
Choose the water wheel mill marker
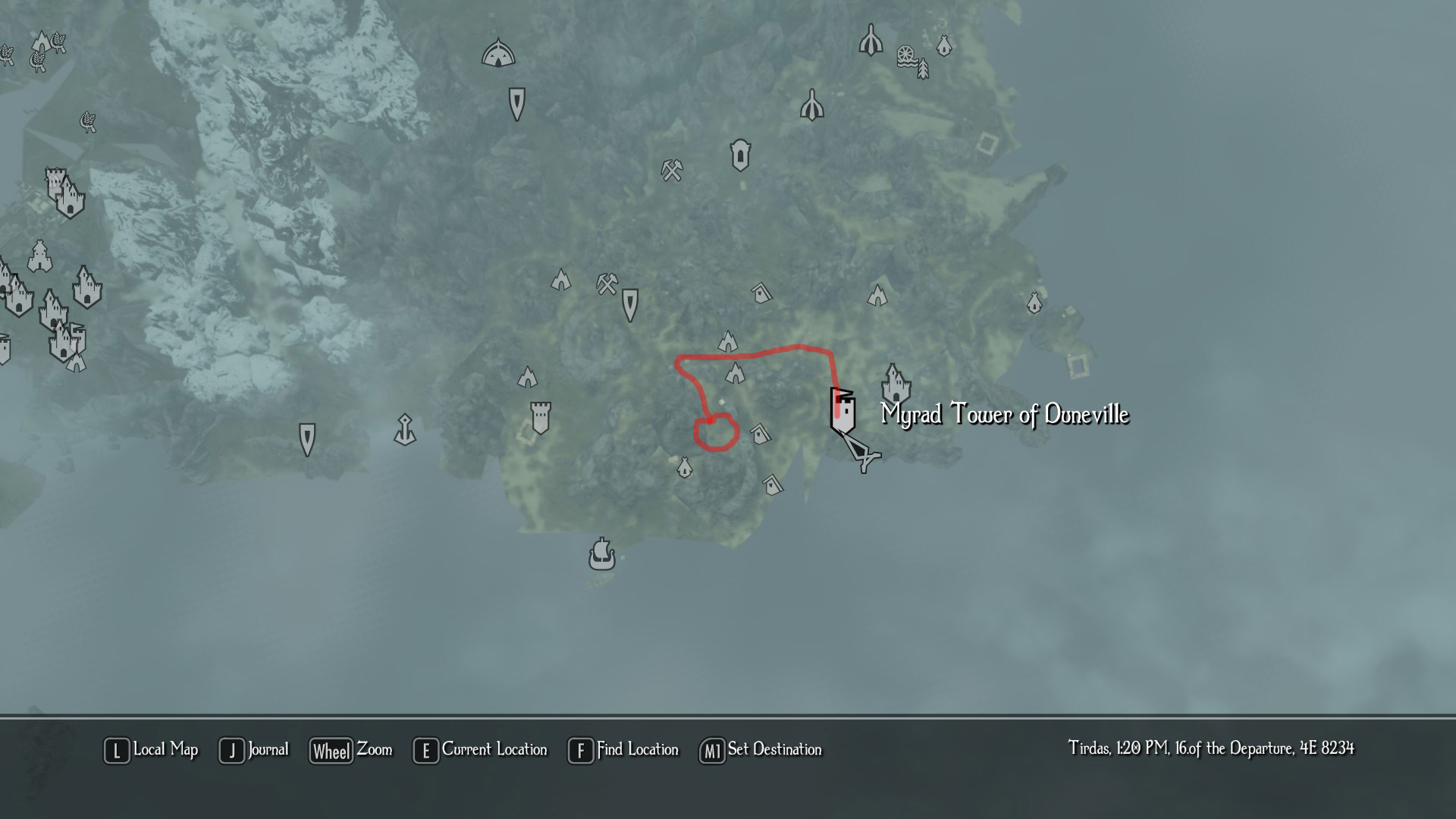click(x=905, y=56)
